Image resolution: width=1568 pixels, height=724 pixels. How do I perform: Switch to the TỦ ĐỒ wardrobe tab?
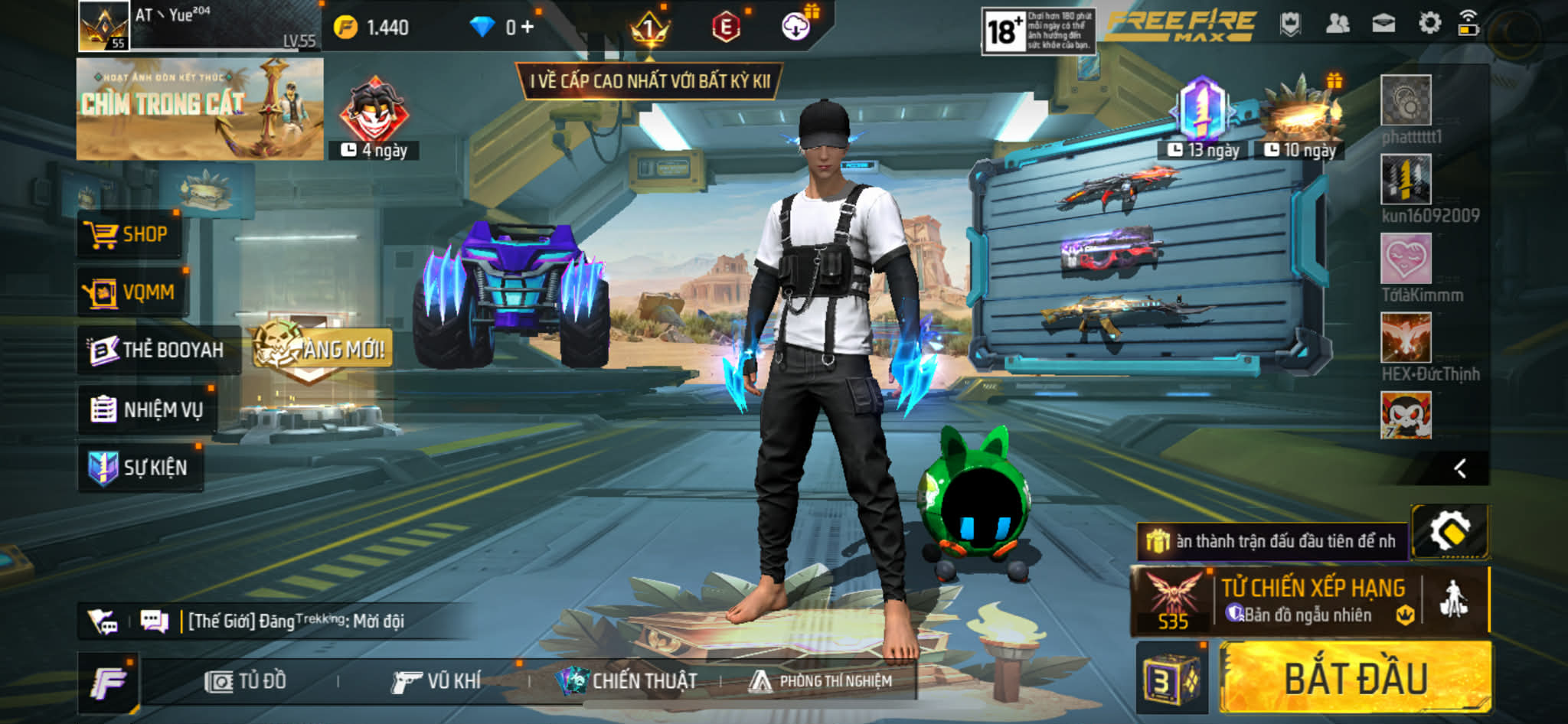click(245, 681)
